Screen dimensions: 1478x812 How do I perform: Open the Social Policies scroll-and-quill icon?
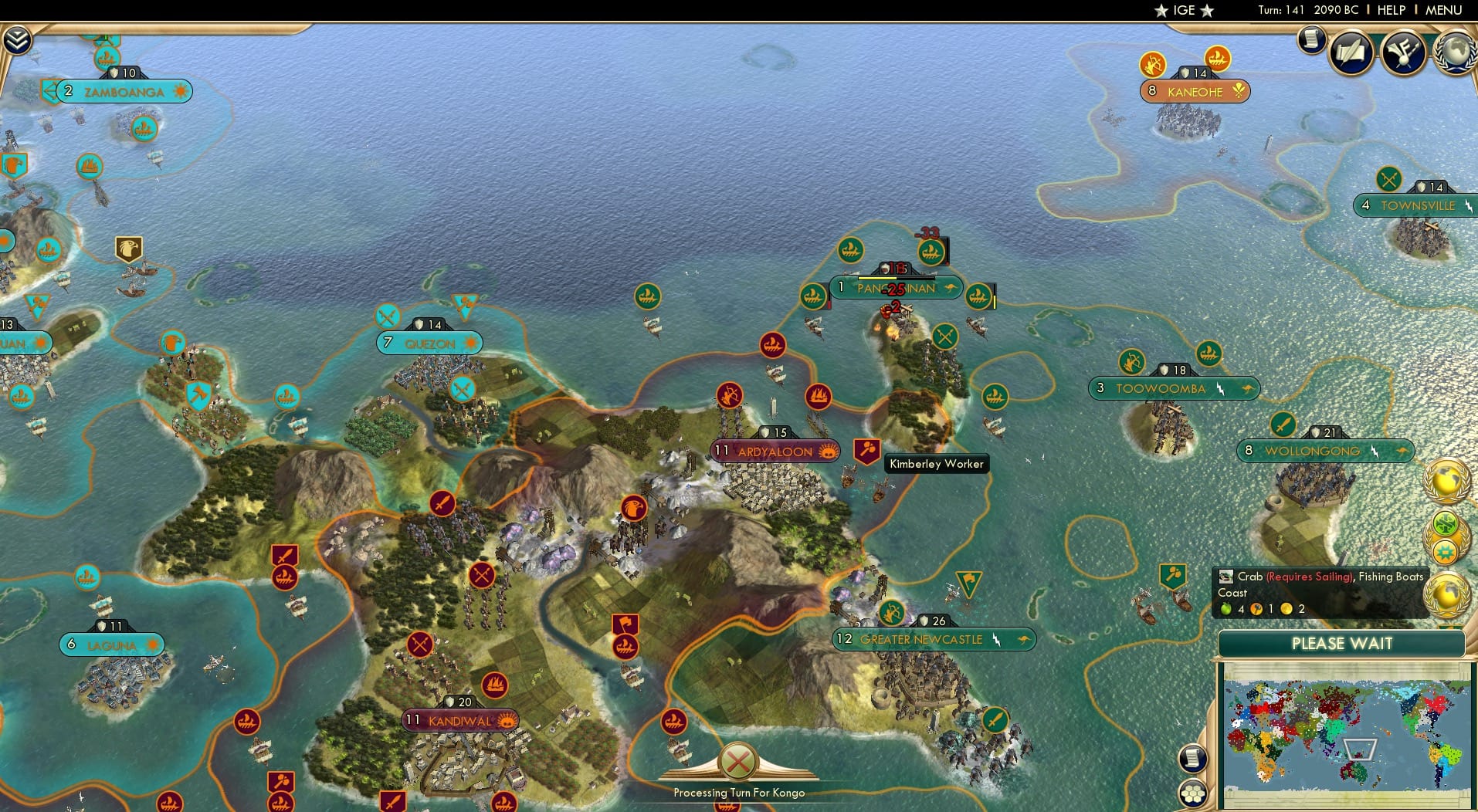pos(1351,52)
